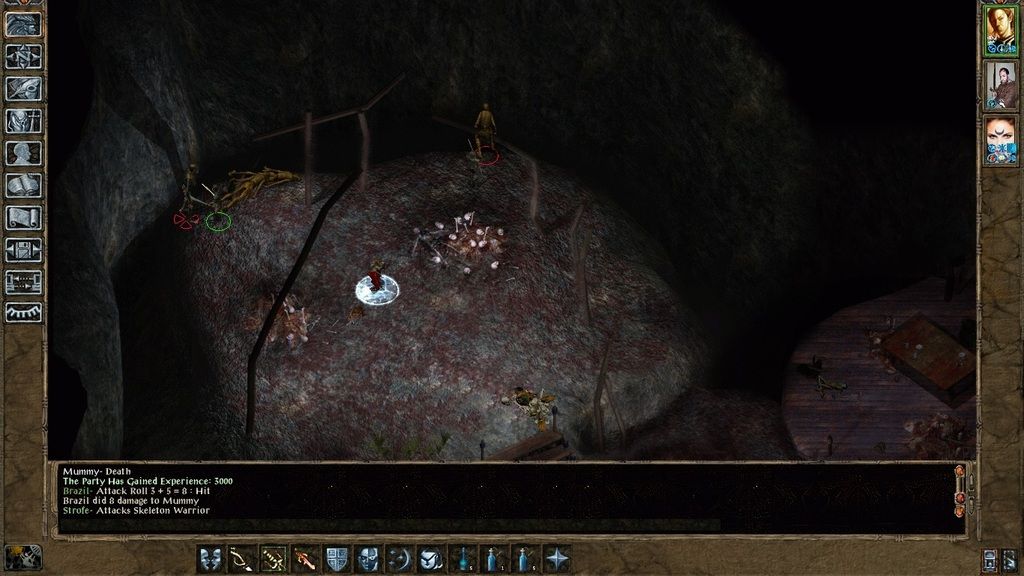Activate the crescent moon ability button
The width and height of the screenshot is (1024, 576).
point(400,559)
